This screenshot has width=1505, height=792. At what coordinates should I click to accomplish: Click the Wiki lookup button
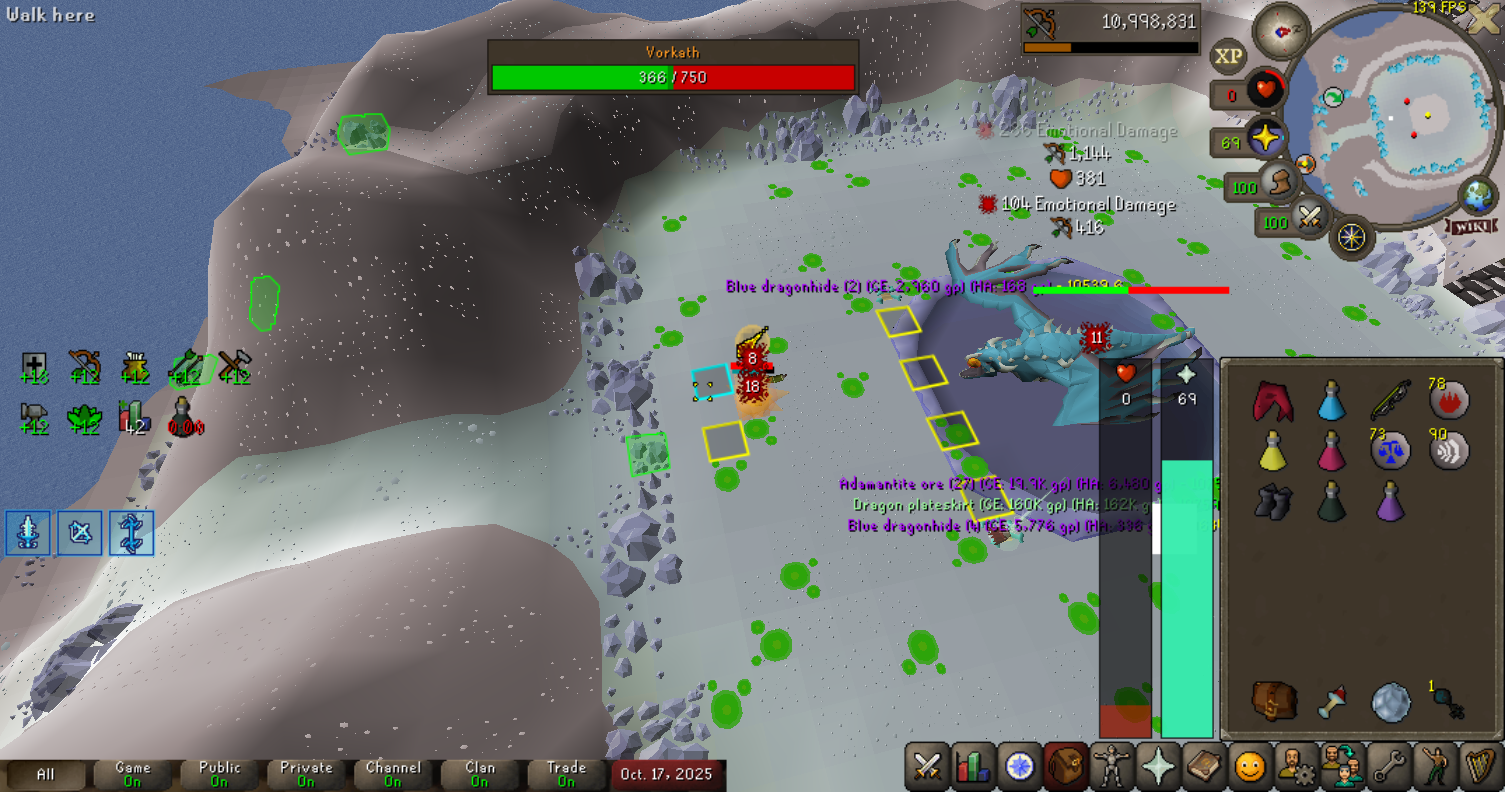1471,227
